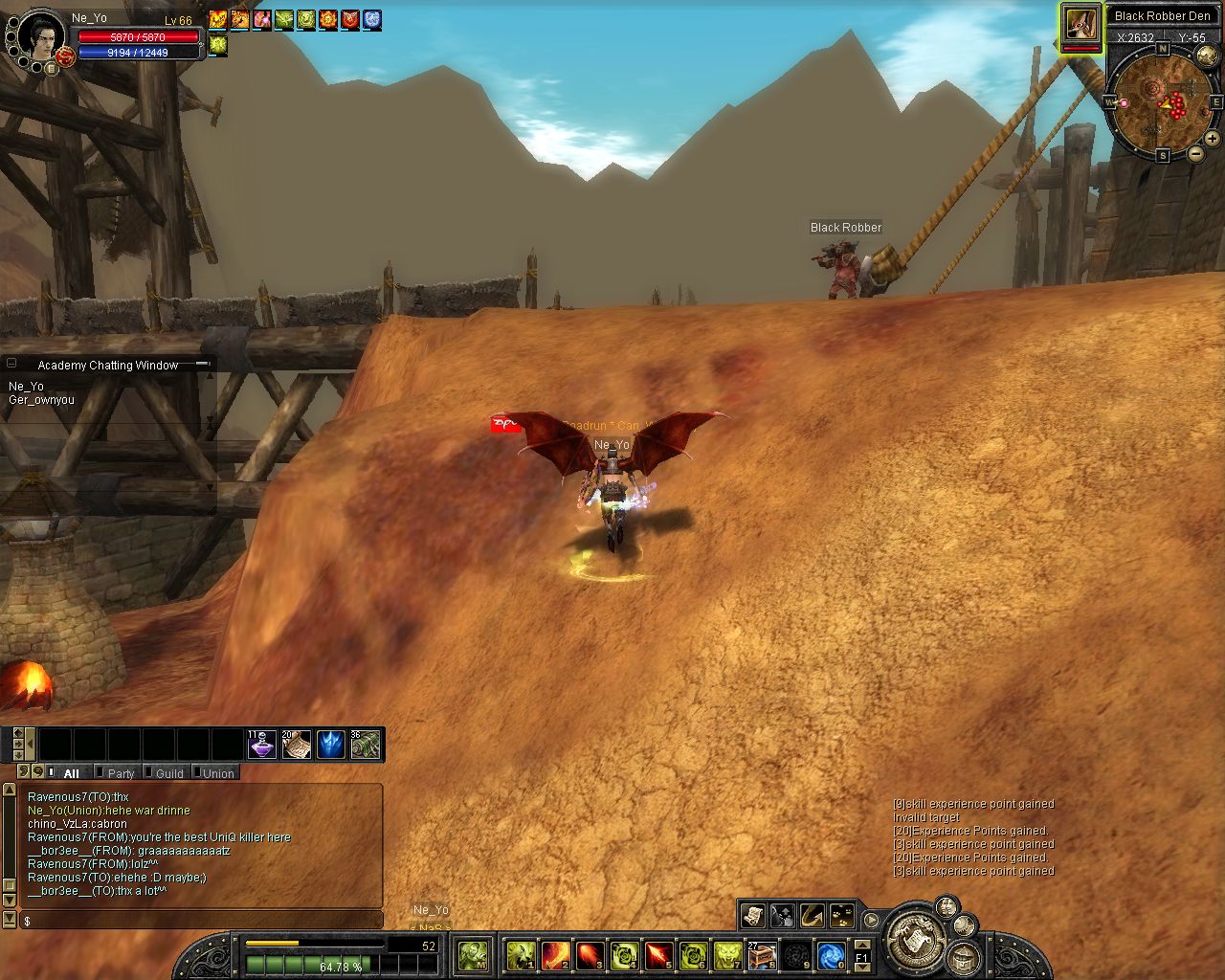Select the pet portrait beside the minimap
The width and height of the screenshot is (1225, 980).
[1080, 24]
